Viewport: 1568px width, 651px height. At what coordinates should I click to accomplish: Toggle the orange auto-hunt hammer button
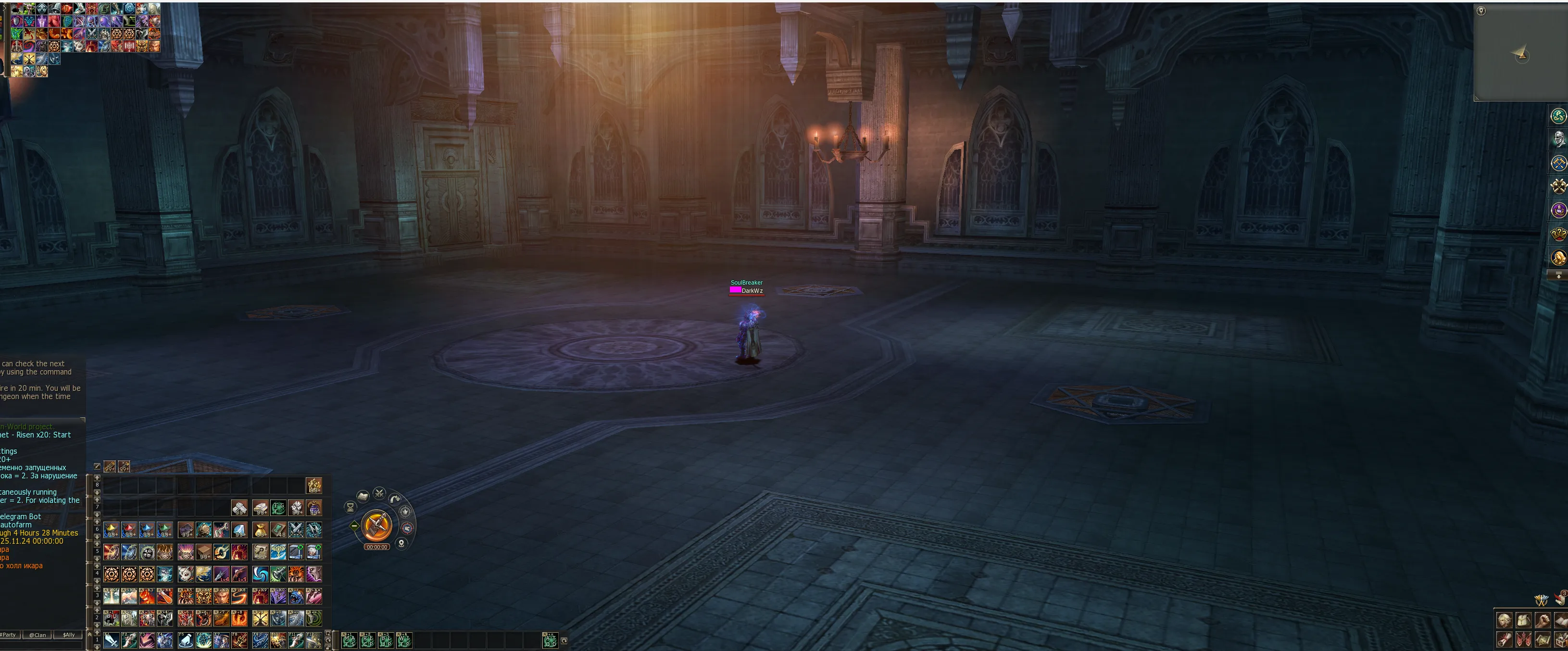(377, 525)
